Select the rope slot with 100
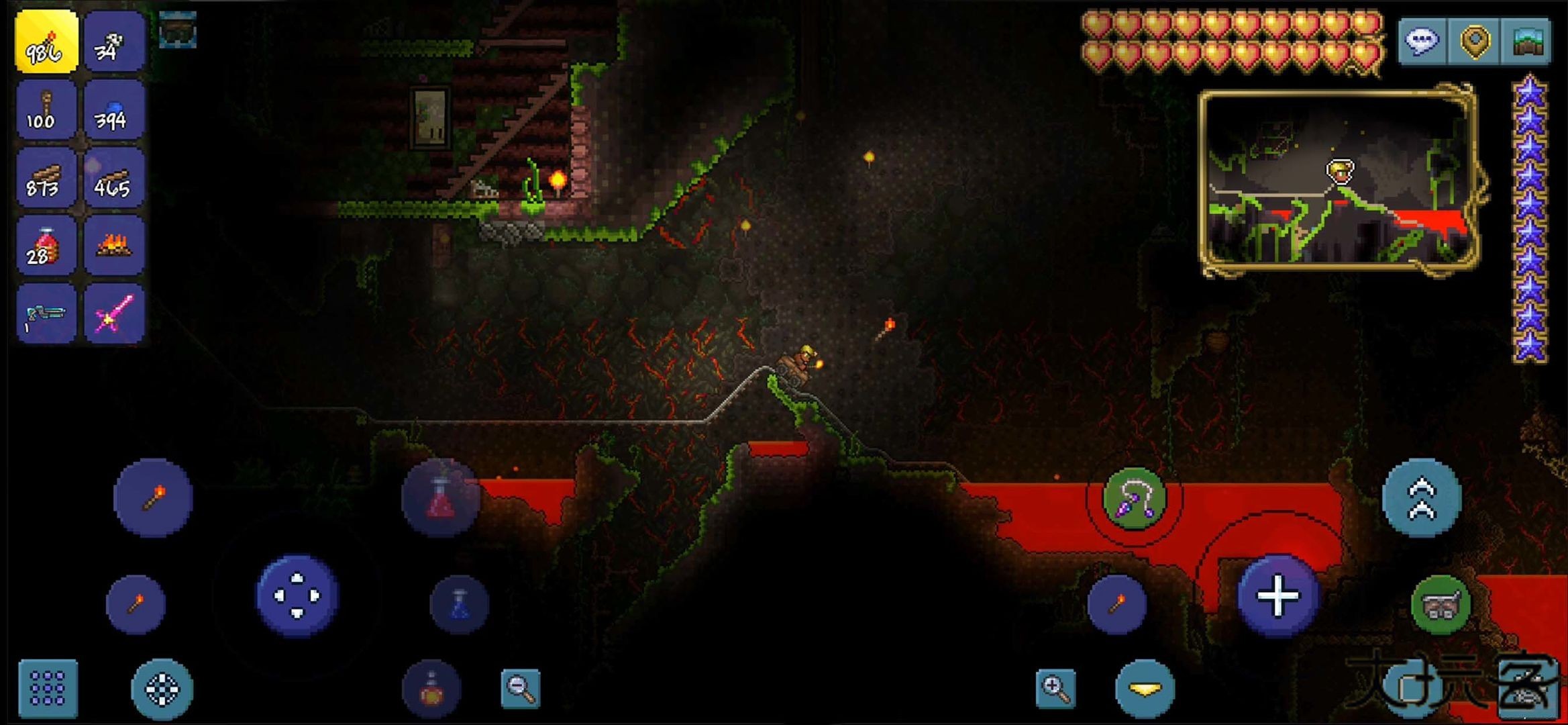Viewport: 1568px width, 725px height. coord(46,110)
